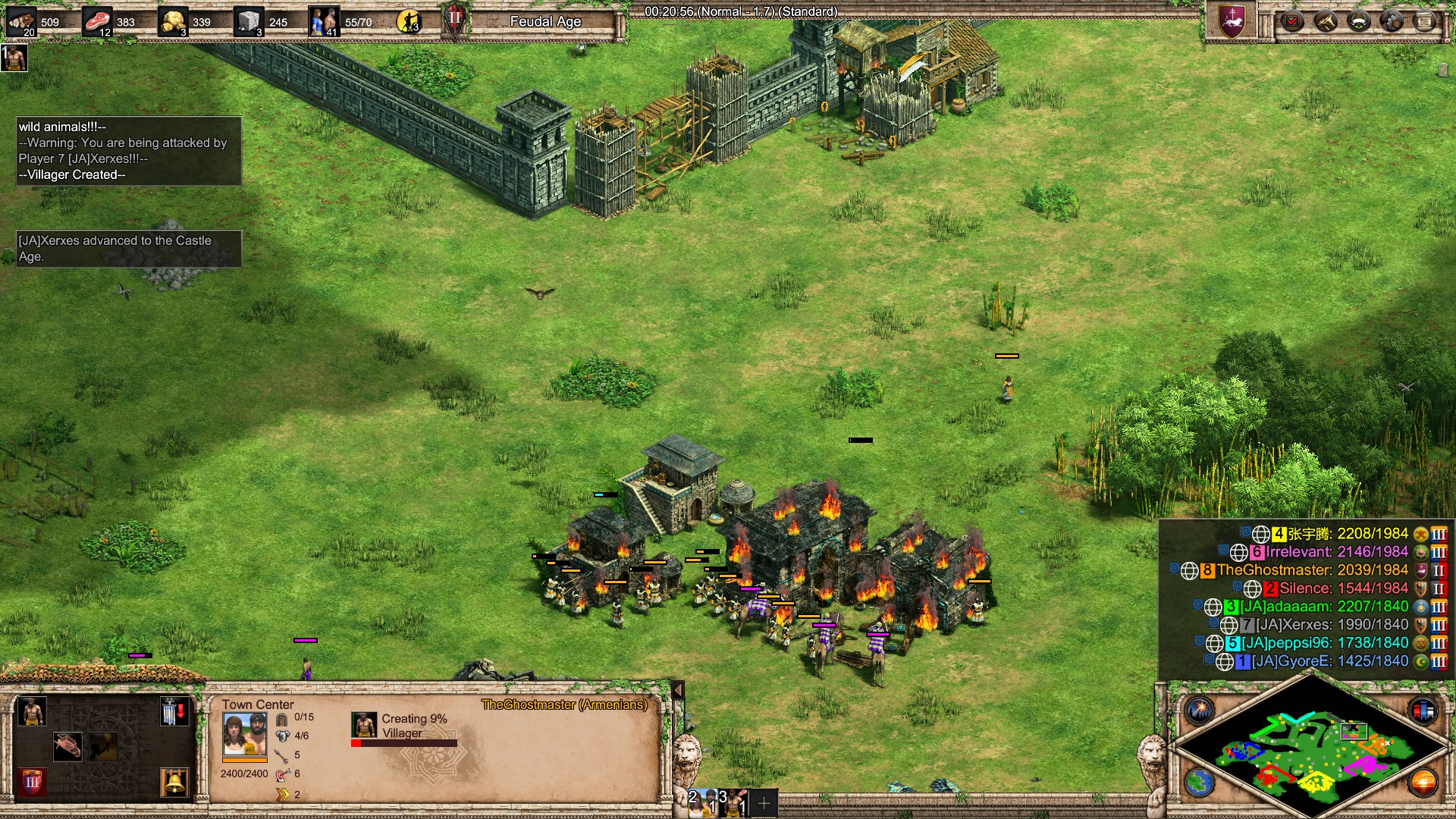Open the diplomacy laurel button
Image resolution: width=1456 pixels, height=819 pixels.
[x=1359, y=21]
